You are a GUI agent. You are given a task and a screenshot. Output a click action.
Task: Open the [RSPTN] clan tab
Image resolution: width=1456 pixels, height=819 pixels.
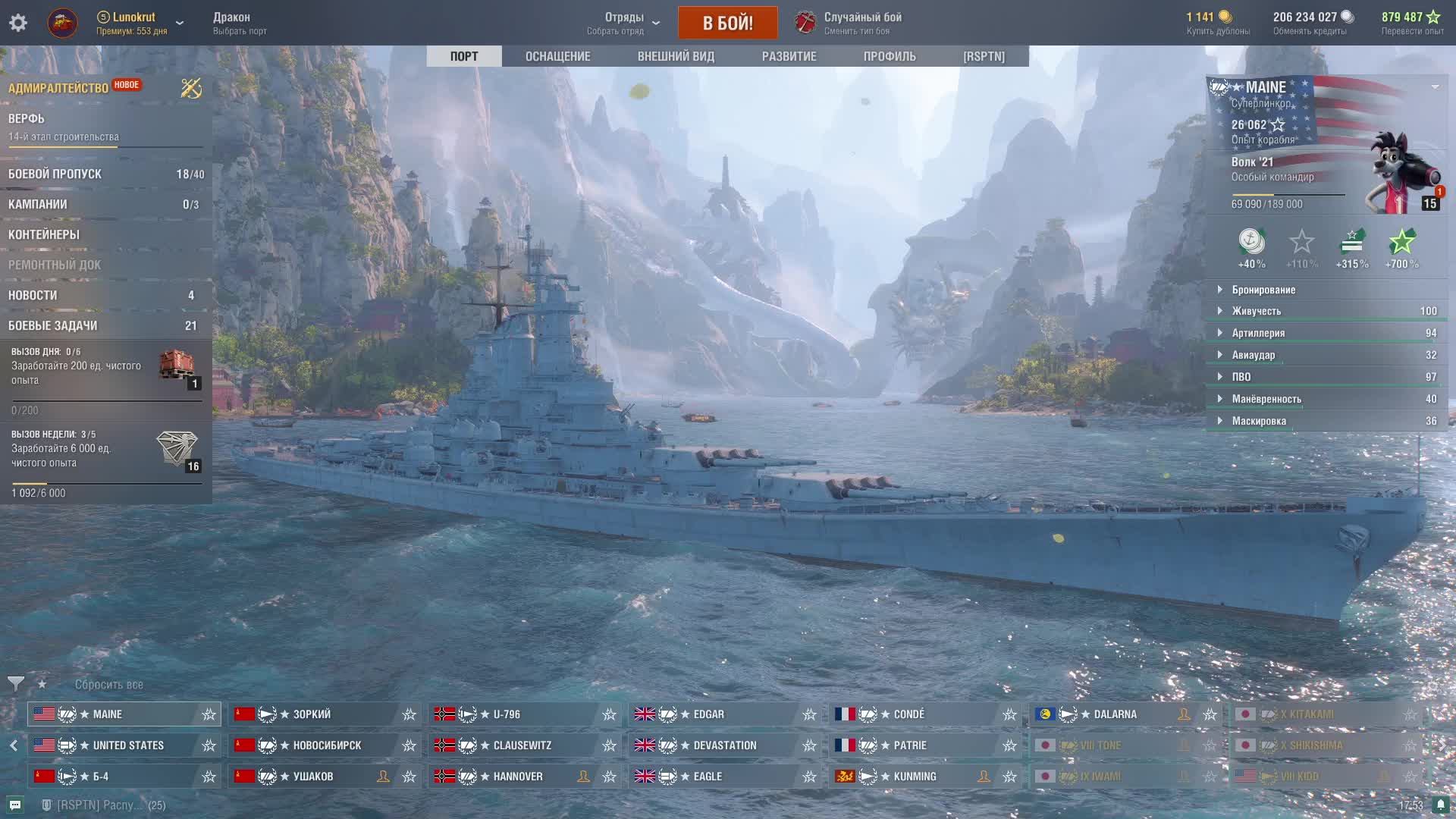coord(984,56)
